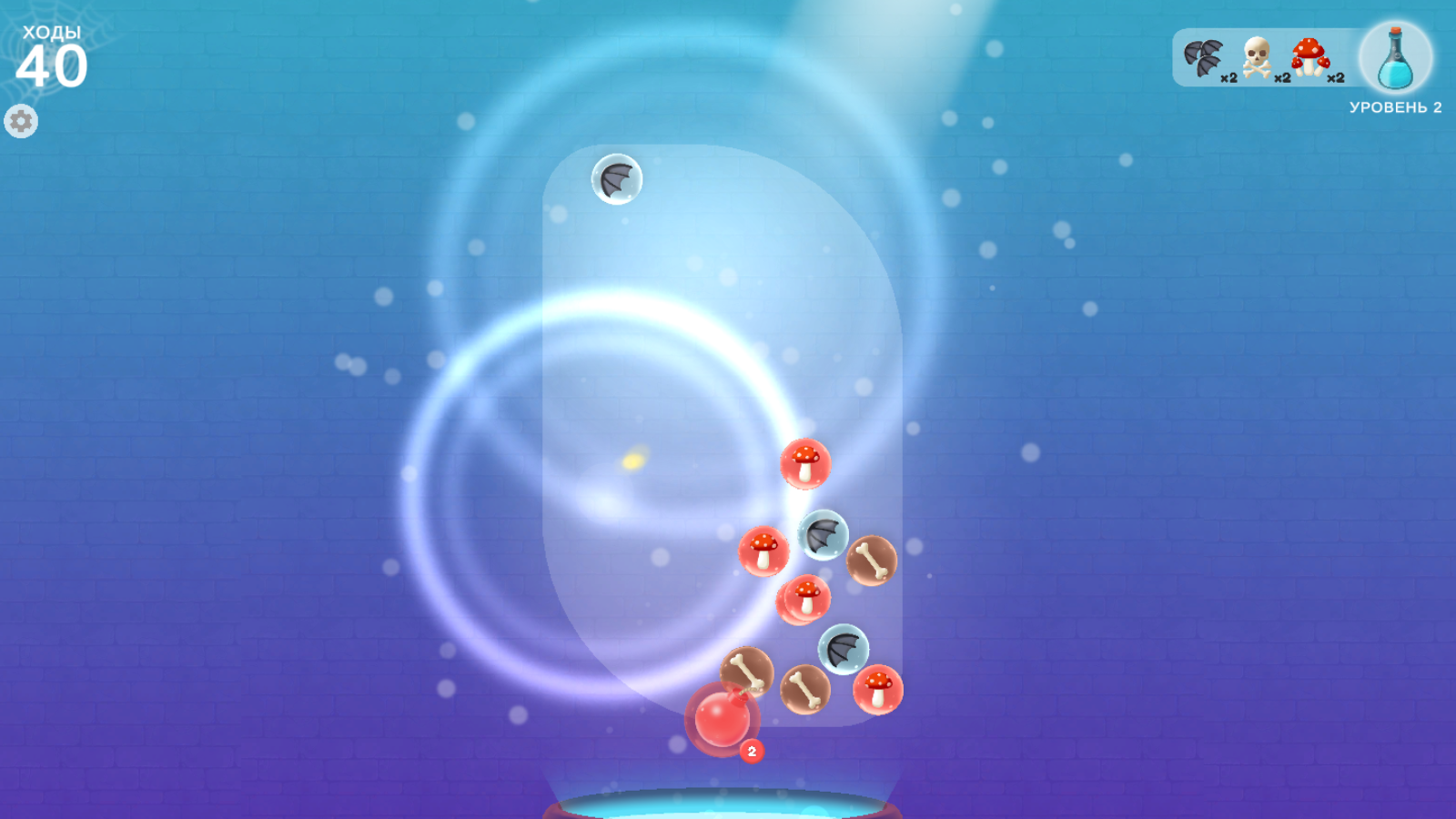Click the skull and crossbones goal icon

pyautogui.click(x=1259, y=56)
